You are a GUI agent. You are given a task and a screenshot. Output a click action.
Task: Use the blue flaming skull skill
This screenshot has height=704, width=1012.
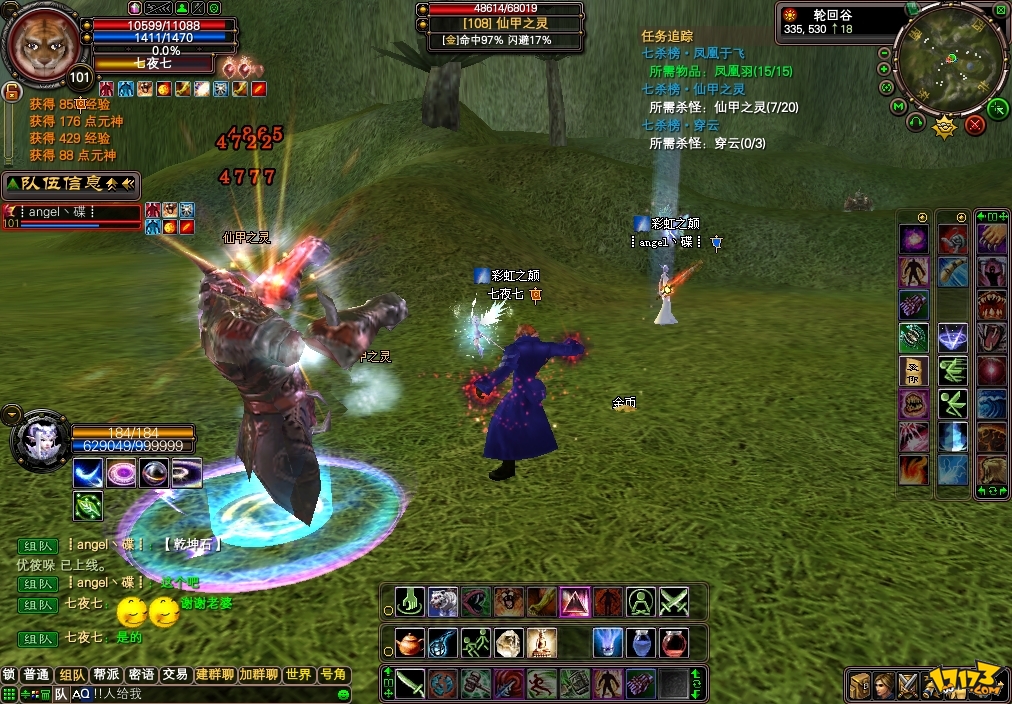[608, 643]
